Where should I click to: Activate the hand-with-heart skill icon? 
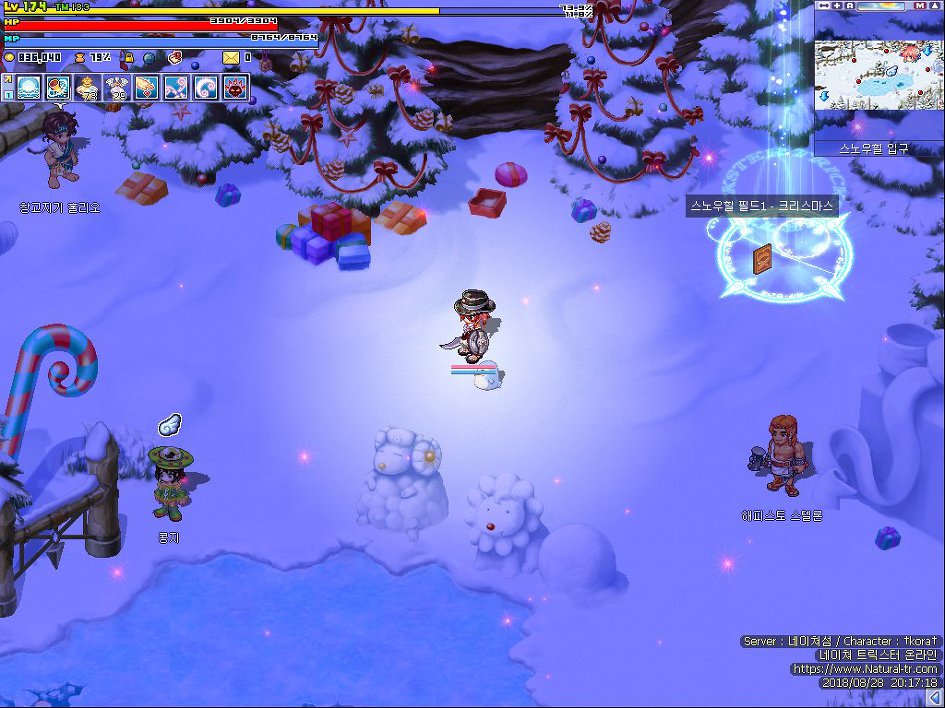coord(147,88)
